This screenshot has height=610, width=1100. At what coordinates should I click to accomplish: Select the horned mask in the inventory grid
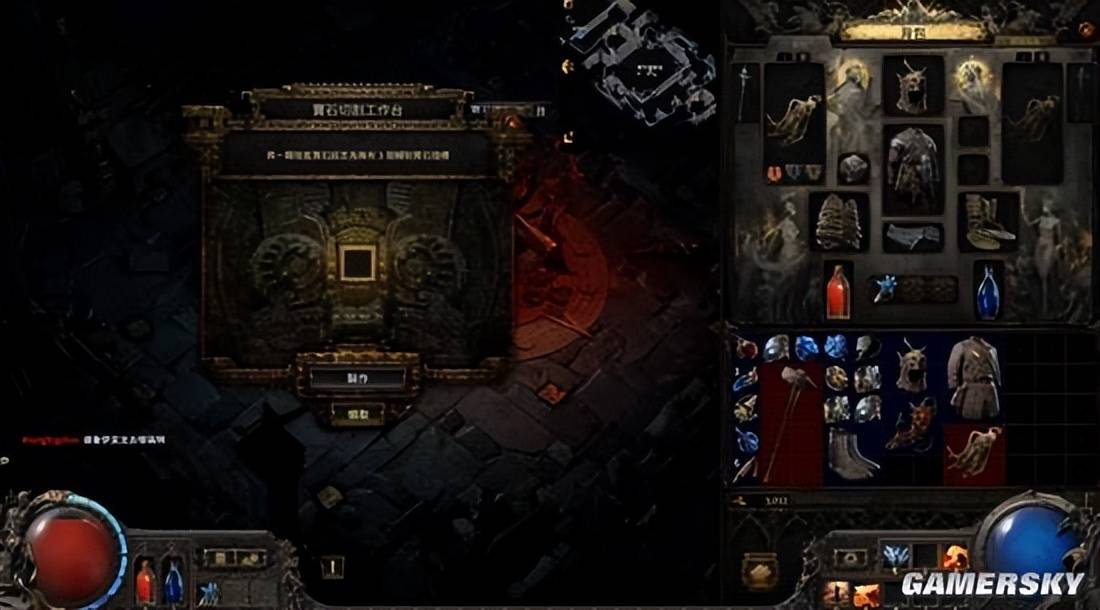click(912, 365)
